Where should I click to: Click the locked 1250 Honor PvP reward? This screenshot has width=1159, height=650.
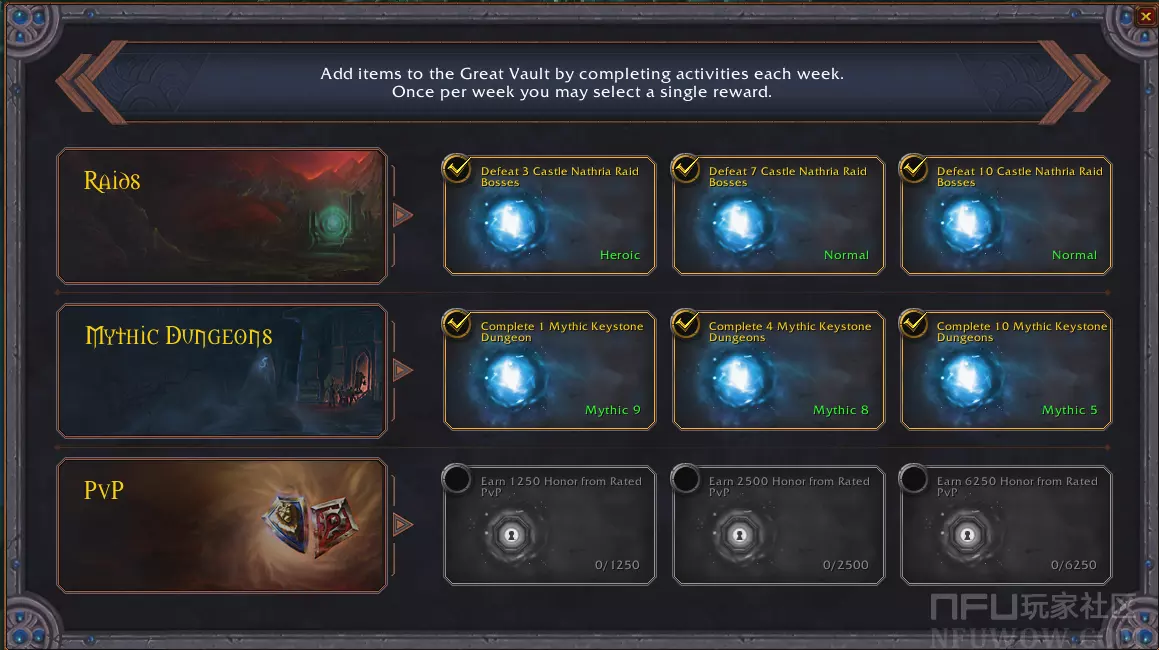[550, 526]
